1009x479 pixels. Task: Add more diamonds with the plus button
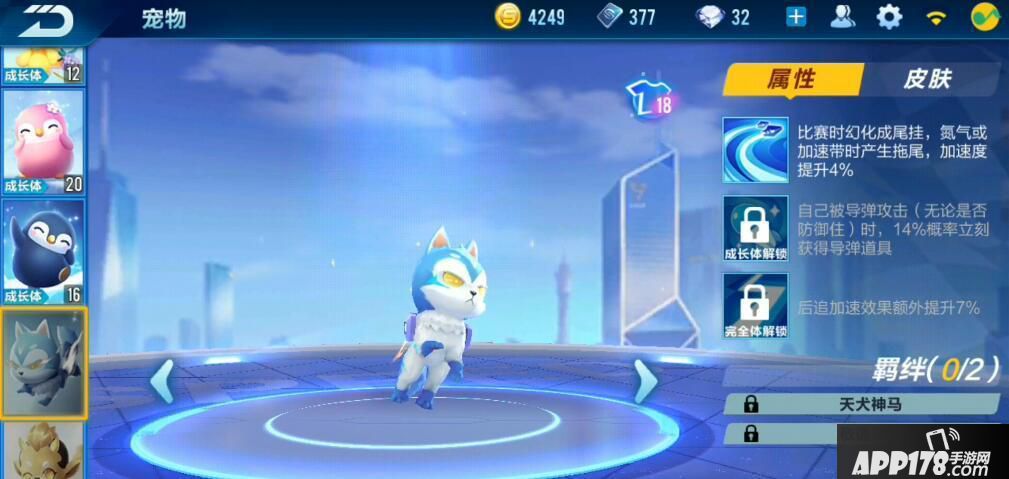[796, 17]
